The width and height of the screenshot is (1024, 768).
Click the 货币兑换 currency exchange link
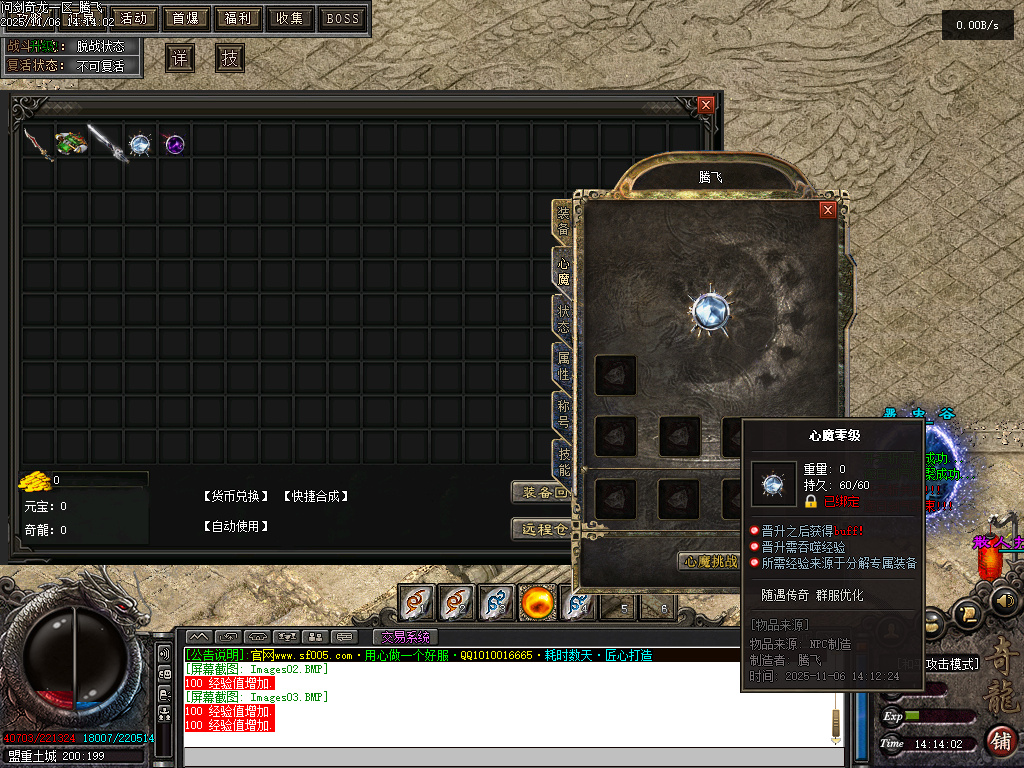click(x=236, y=497)
